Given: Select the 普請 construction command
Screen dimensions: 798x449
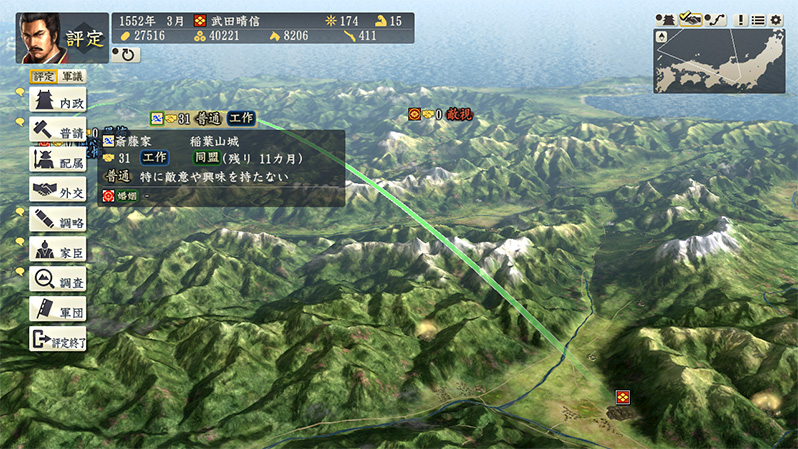Looking at the screenshot, I should click(58, 130).
